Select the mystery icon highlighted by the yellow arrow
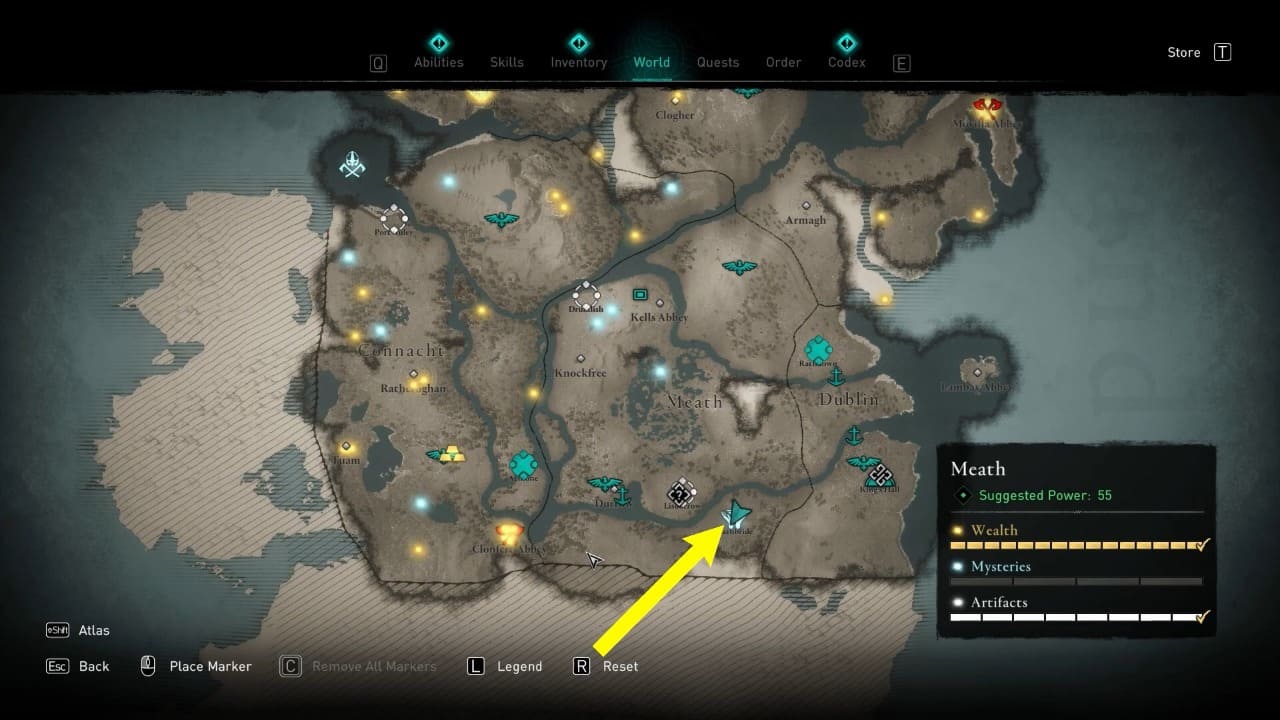 pyautogui.click(x=735, y=512)
